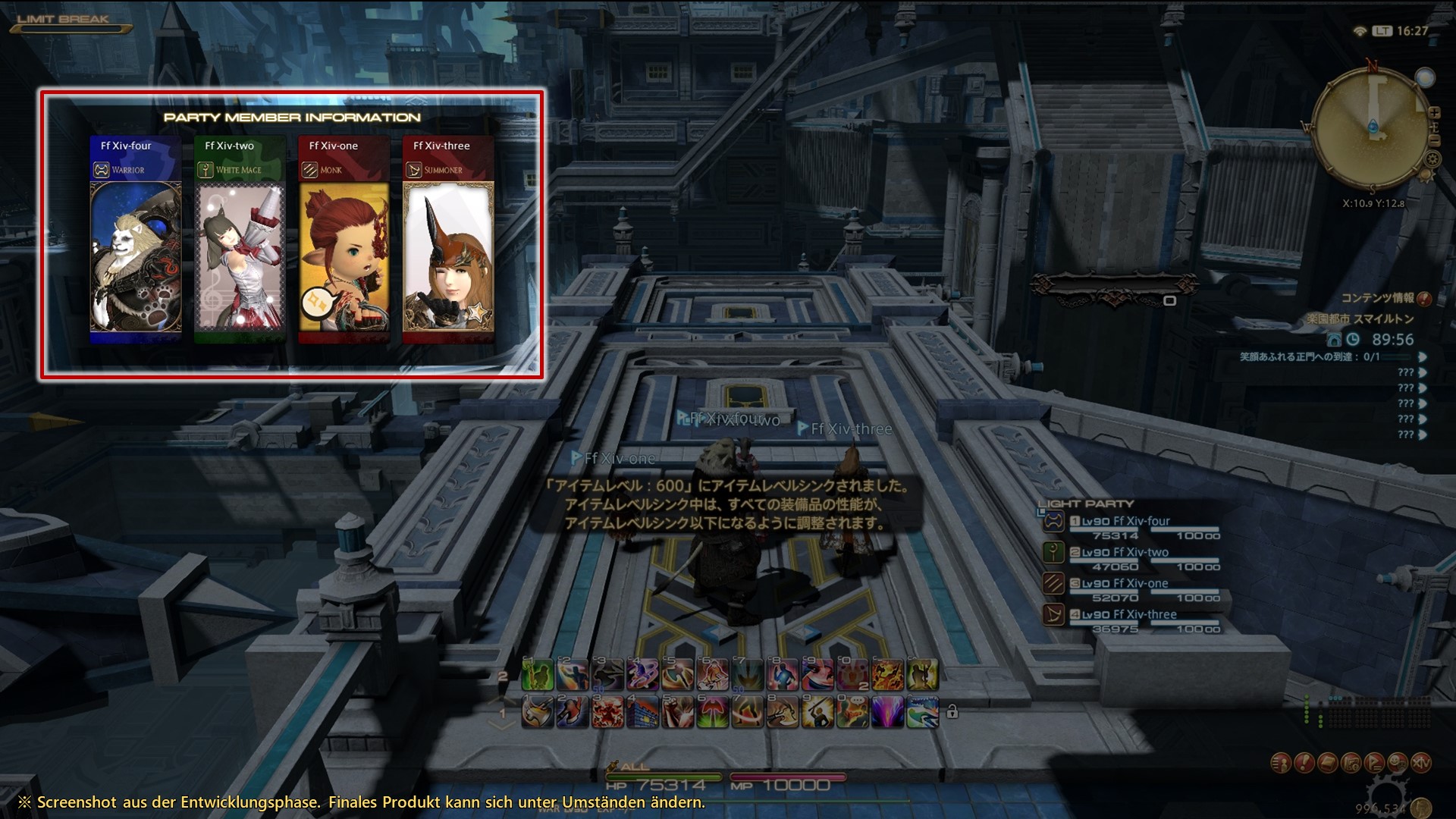This screenshot has width=1456, height=819.
Task: Activate the blue fortress wall ability
Action: [x=642, y=713]
